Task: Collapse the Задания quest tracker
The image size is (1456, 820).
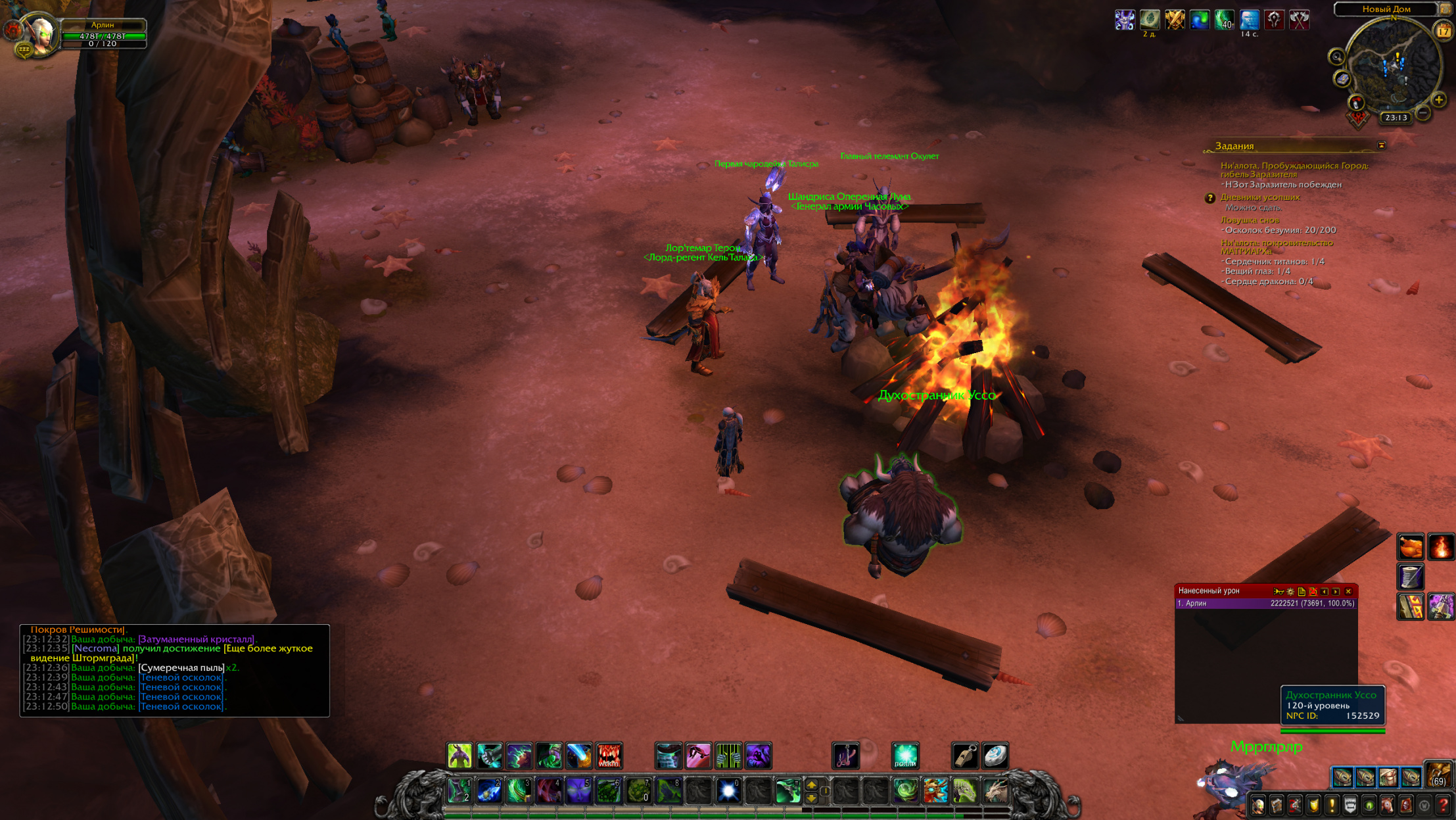Action: point(1381,145)
